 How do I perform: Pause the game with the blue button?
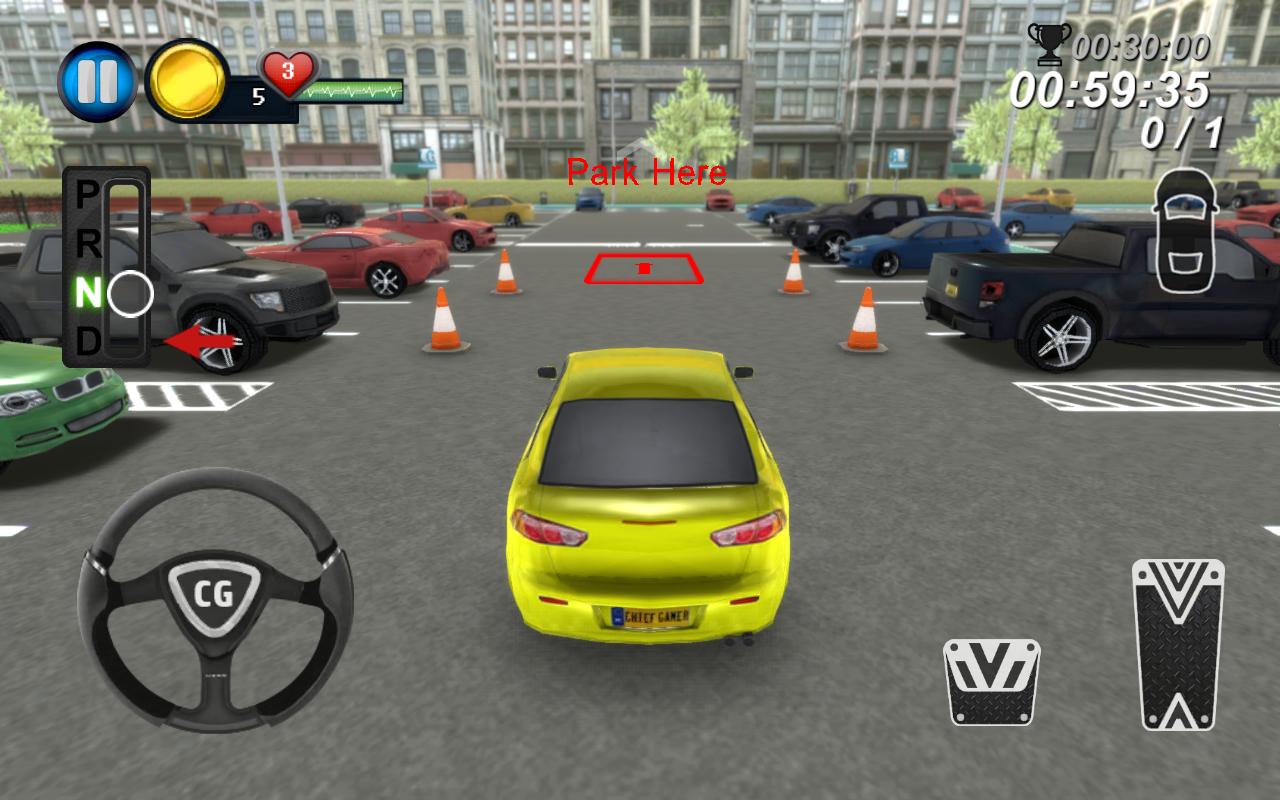[97, 82]
